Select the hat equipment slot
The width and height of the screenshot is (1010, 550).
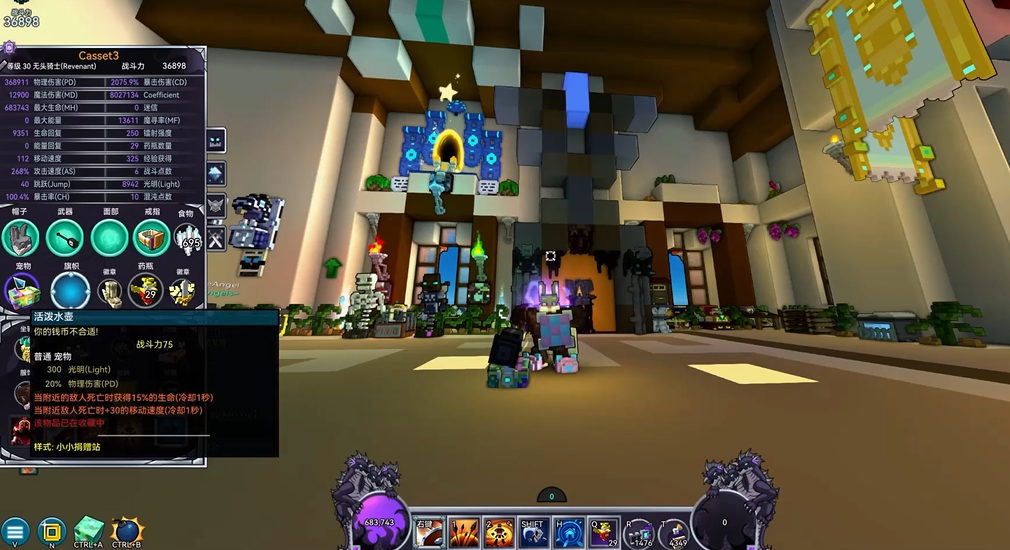[20, 238]
